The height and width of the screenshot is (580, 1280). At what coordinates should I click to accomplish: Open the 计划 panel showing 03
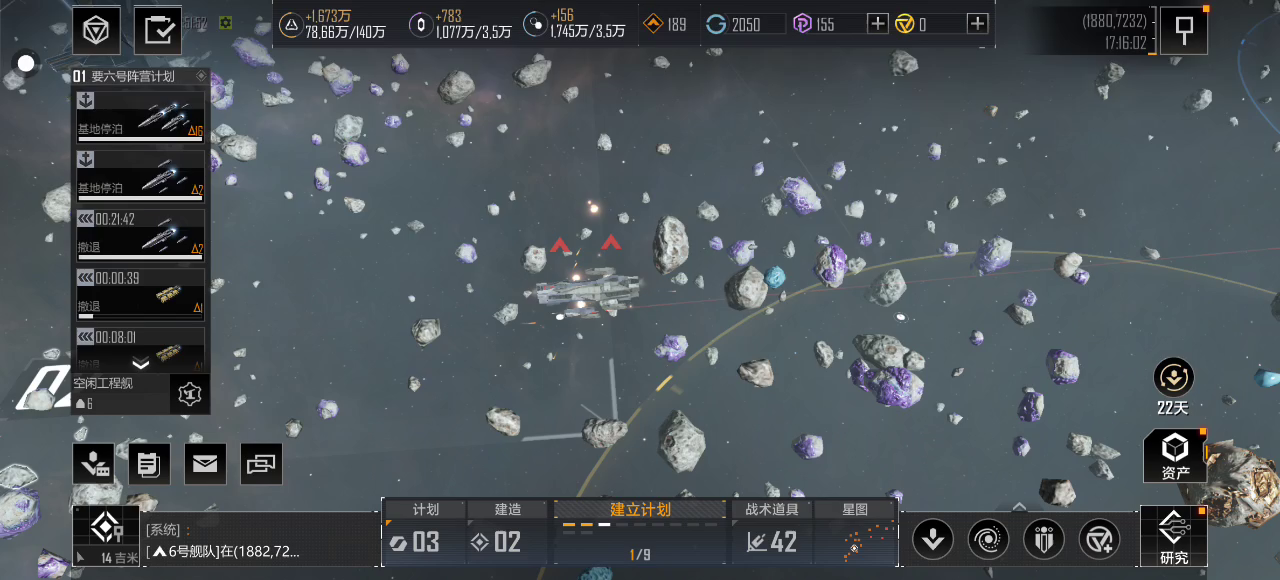click(x=425, y=531)
